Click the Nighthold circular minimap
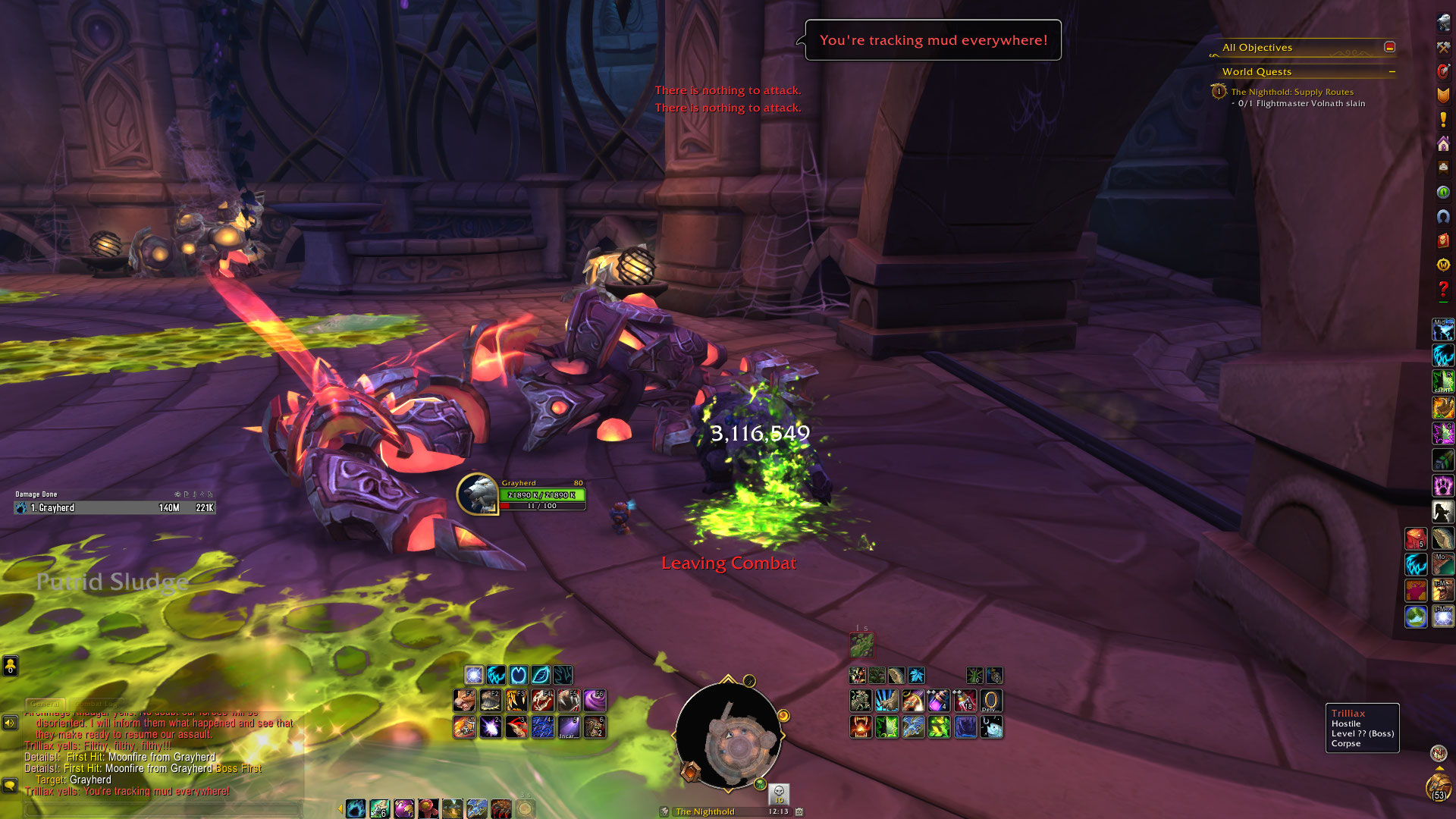Viewport: 1456px width, 819px height. 728,736
